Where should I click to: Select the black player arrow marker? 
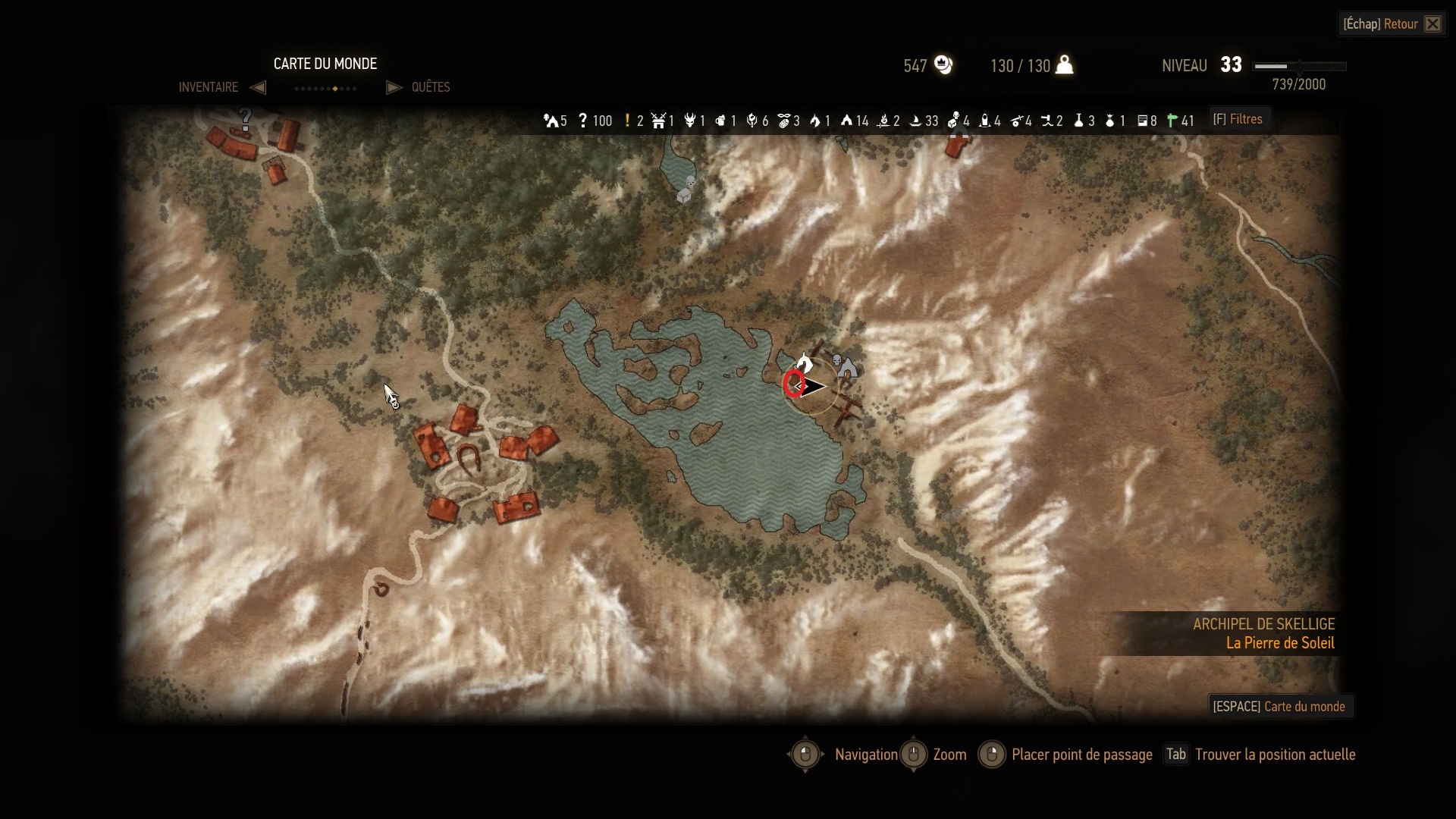point(812,387)
